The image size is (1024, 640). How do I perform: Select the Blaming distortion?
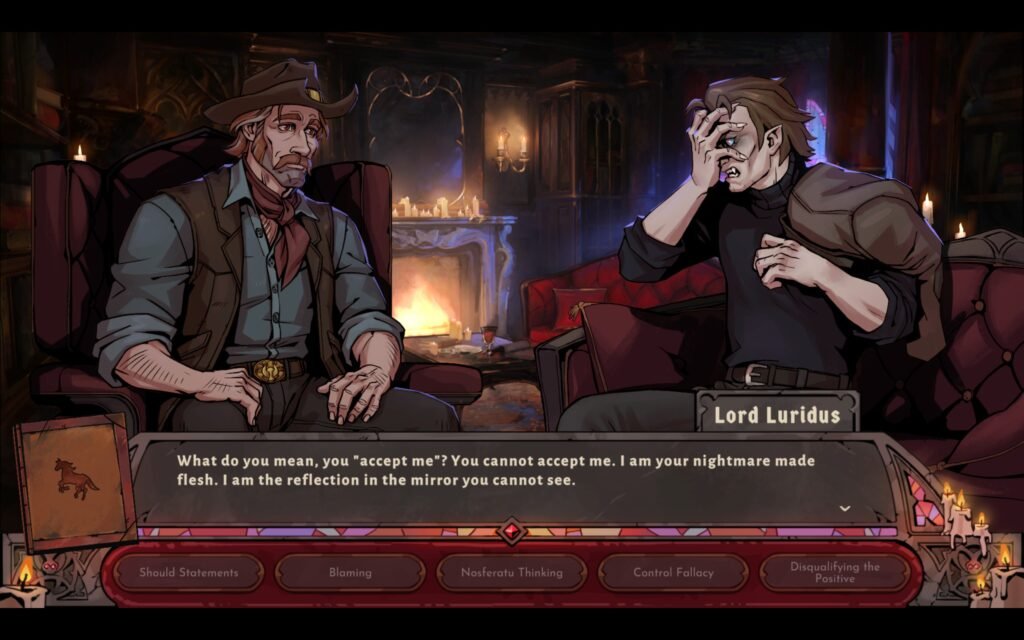tap(350, 573)
